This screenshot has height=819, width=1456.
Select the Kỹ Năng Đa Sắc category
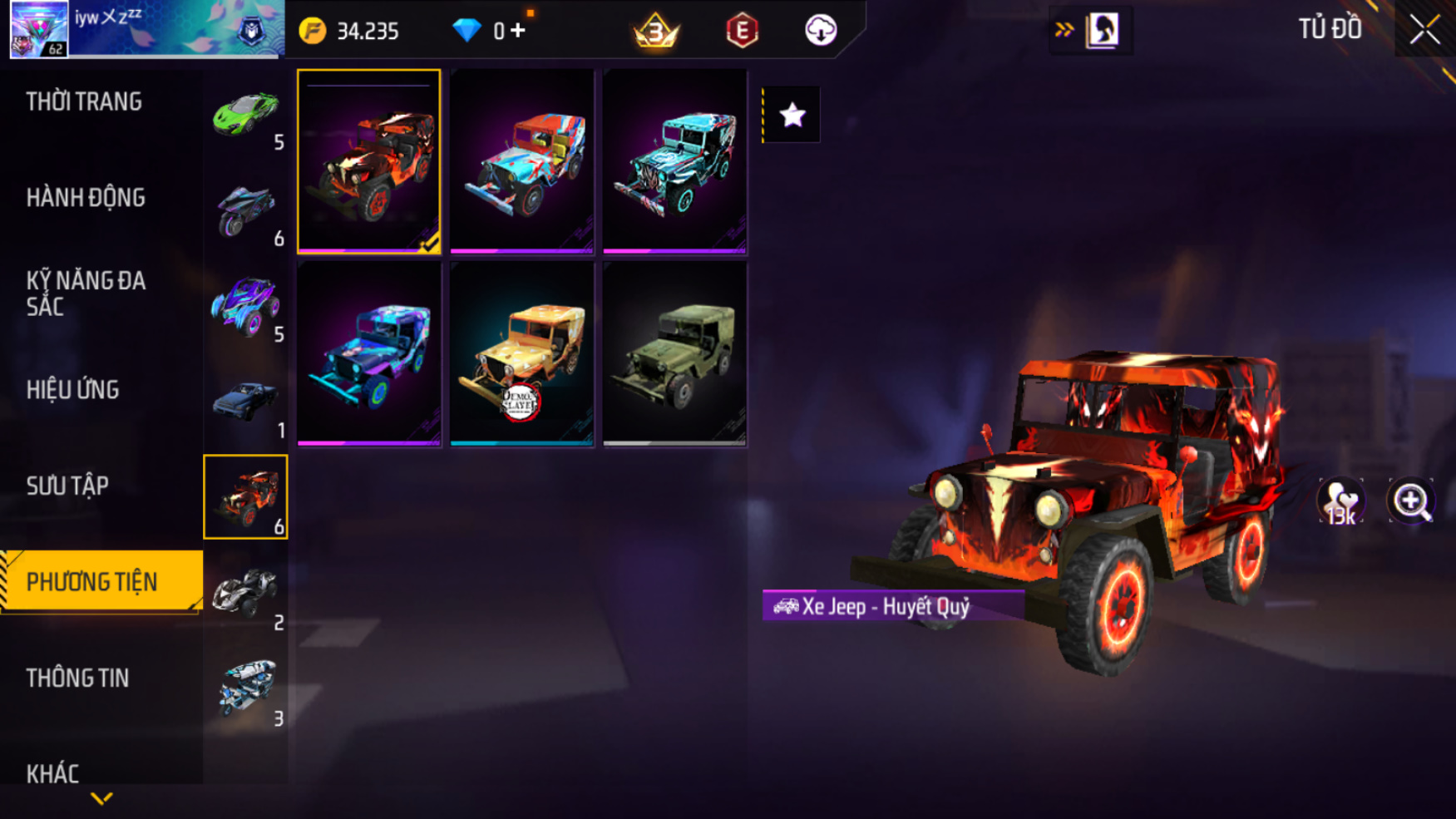86,294
